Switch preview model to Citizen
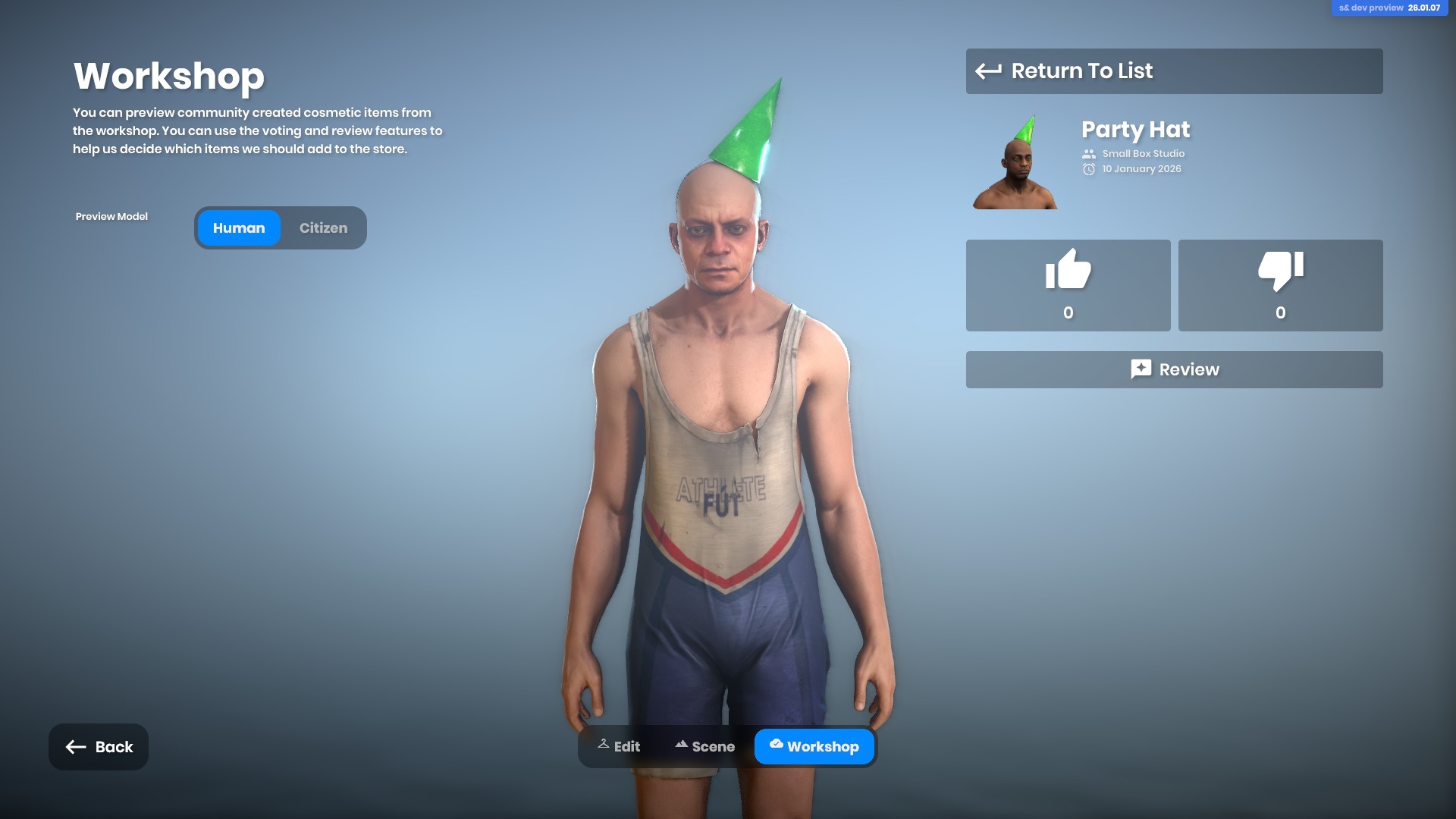The image size is (1456, 819). (323, 228)
